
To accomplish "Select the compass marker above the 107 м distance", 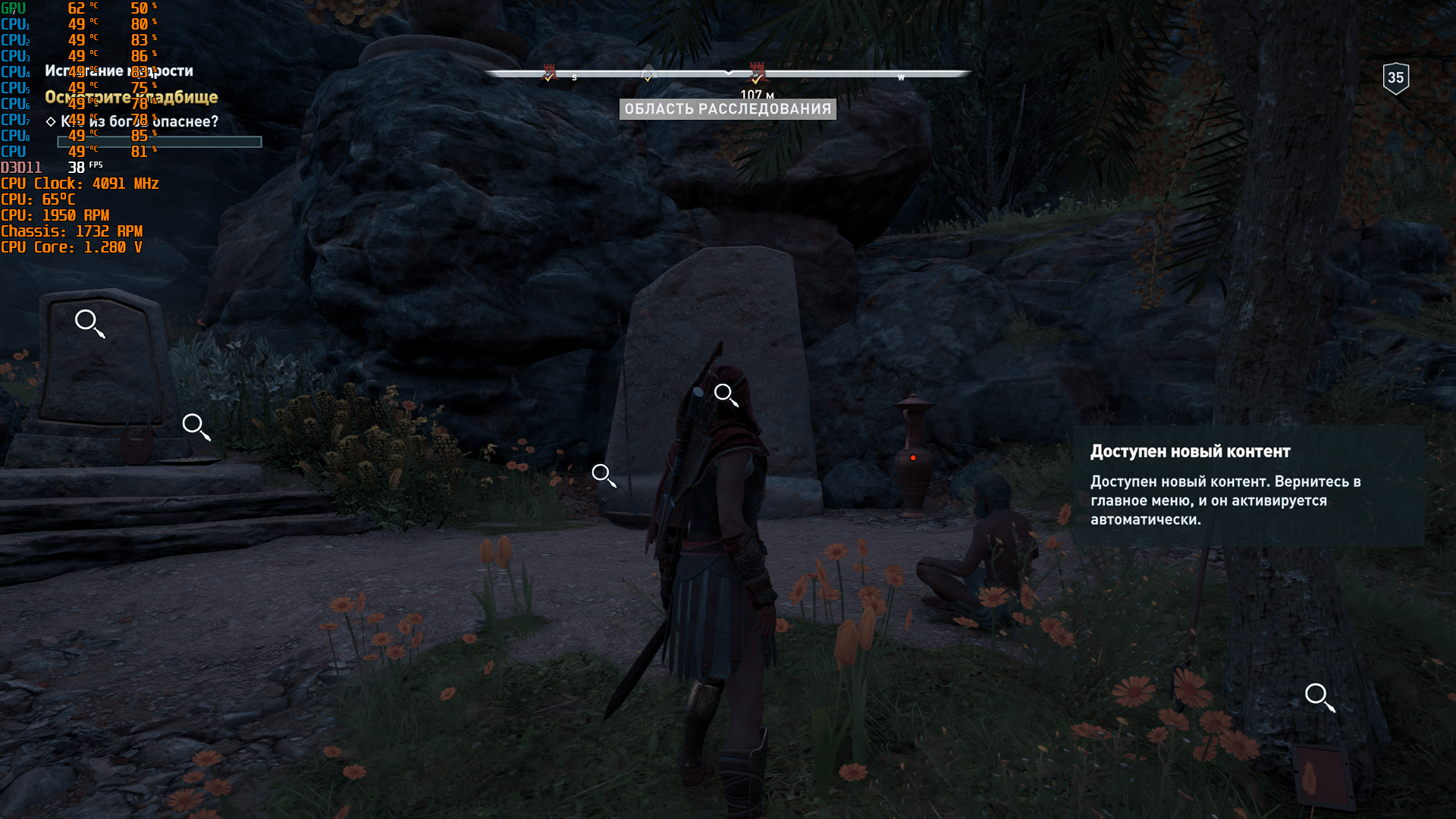I will pos(757,73).
